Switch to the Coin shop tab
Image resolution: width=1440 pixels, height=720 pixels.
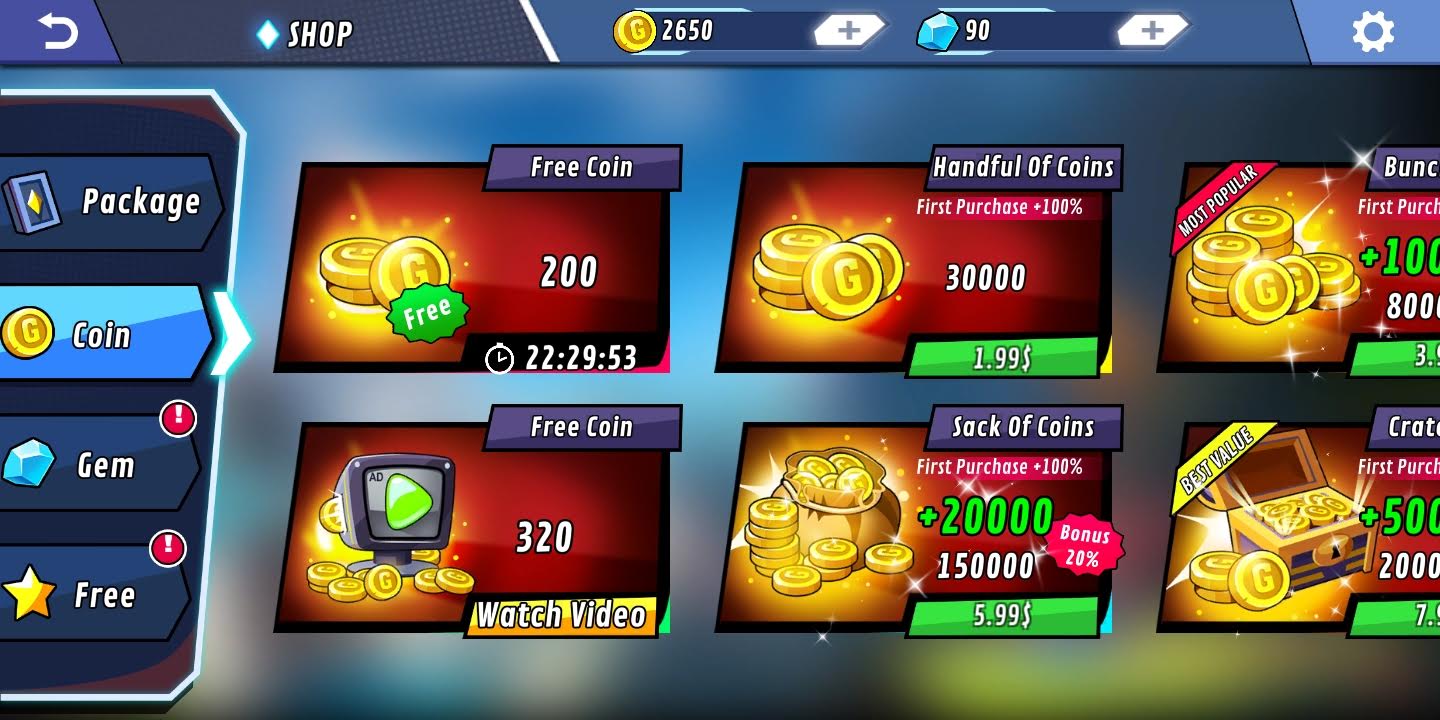point(100,334)
